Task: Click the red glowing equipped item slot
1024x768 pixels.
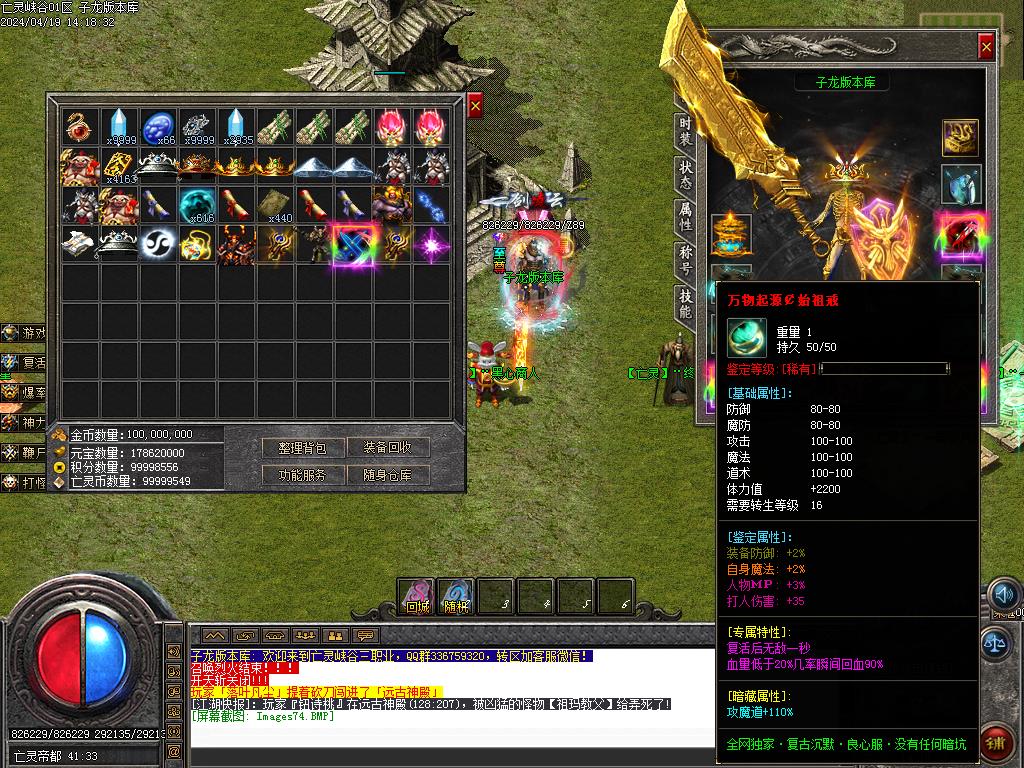Action: (x=961, y=235)
